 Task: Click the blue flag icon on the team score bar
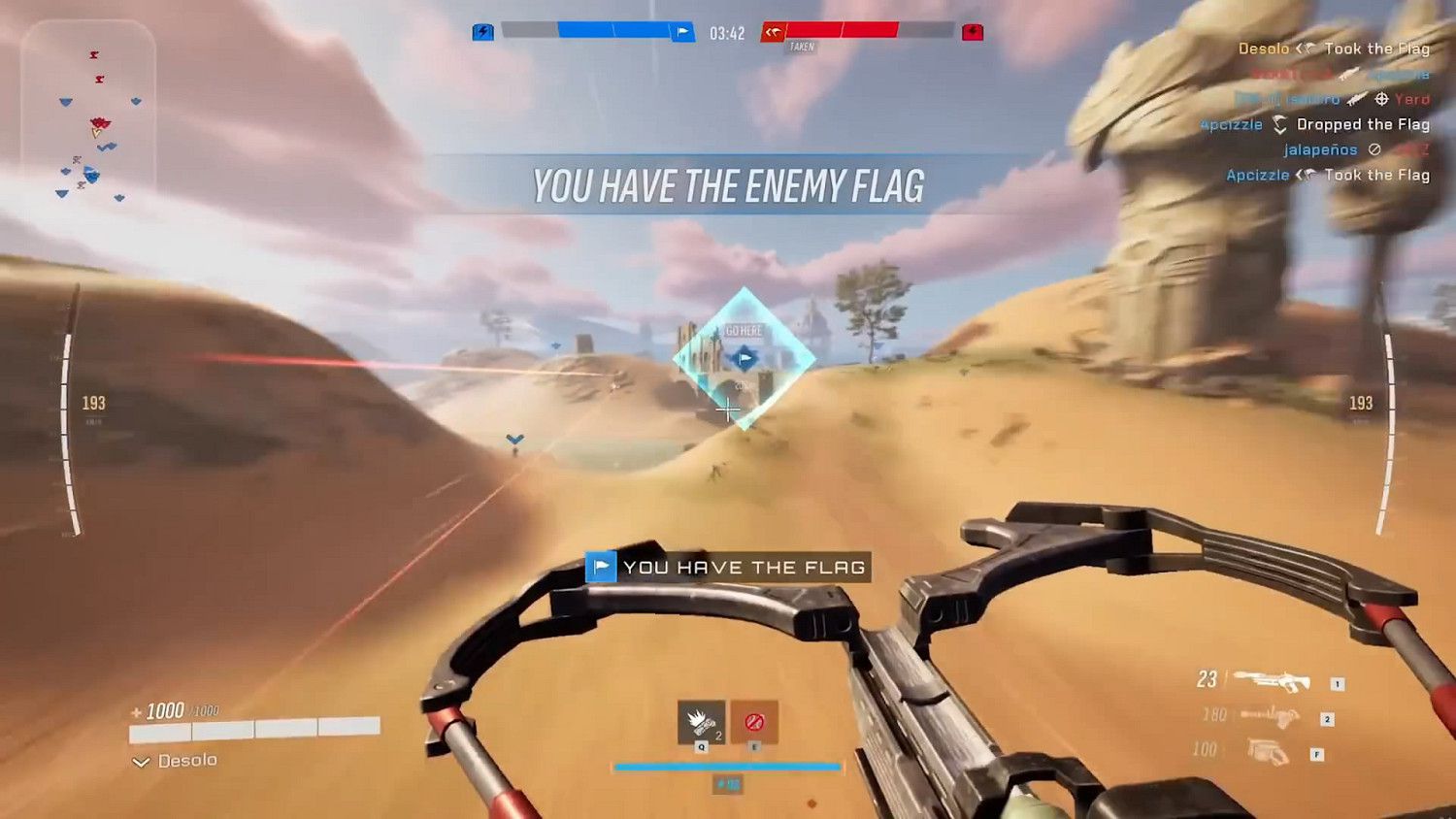click(682, 31)
